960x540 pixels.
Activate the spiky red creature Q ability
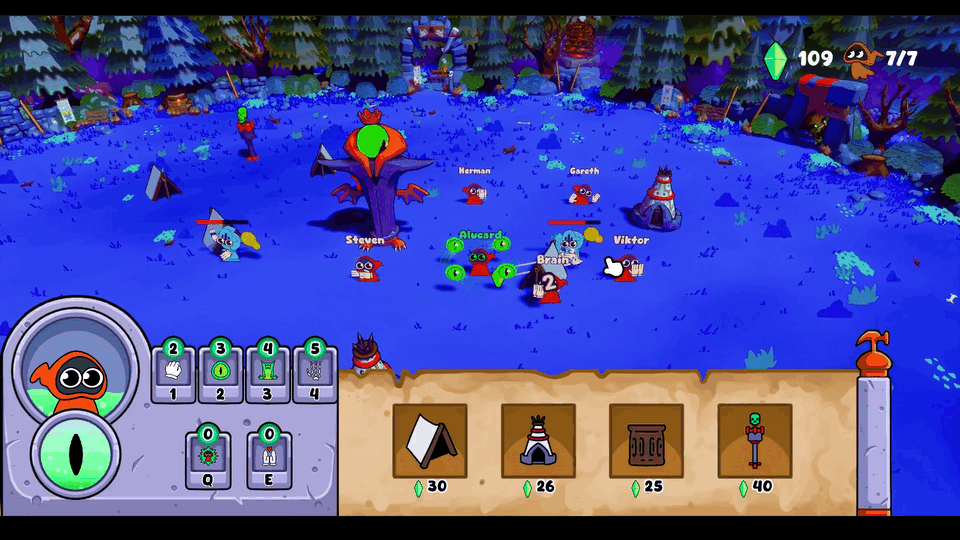(208, 457)
